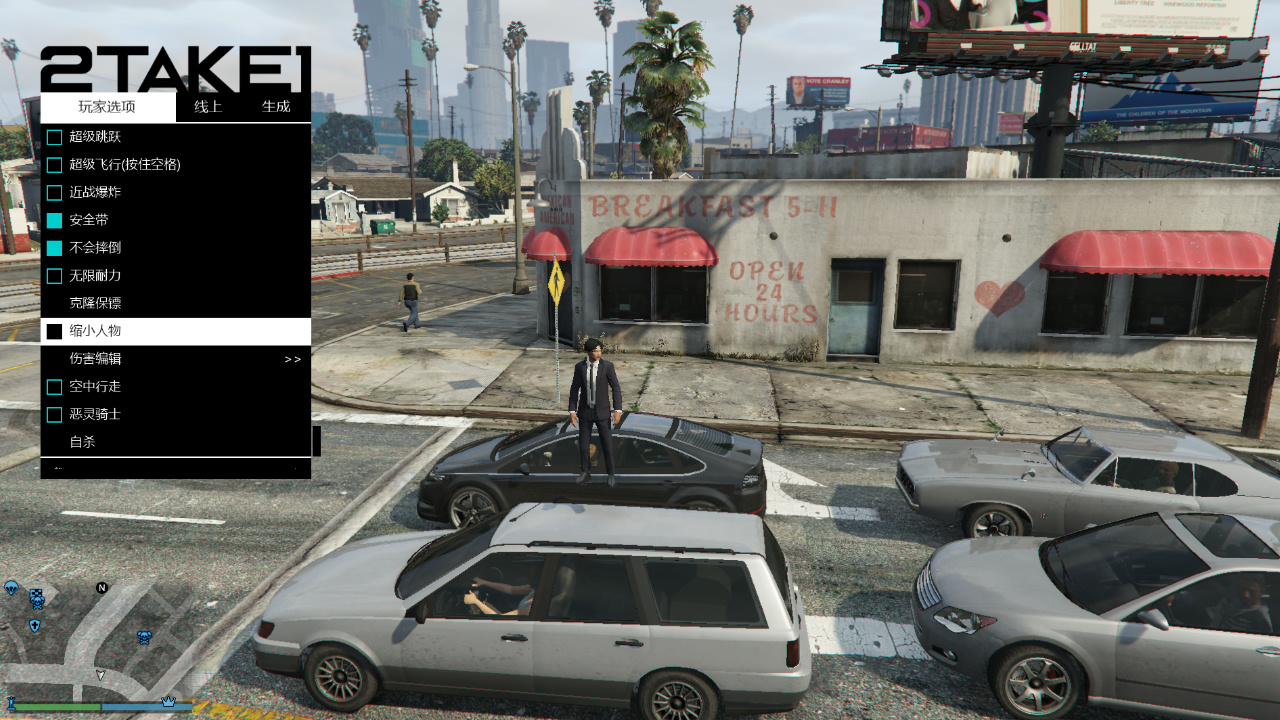Click the N compass icon on the minimap
This screenshot has height=720, width=1280.
[x=102, y=588]
